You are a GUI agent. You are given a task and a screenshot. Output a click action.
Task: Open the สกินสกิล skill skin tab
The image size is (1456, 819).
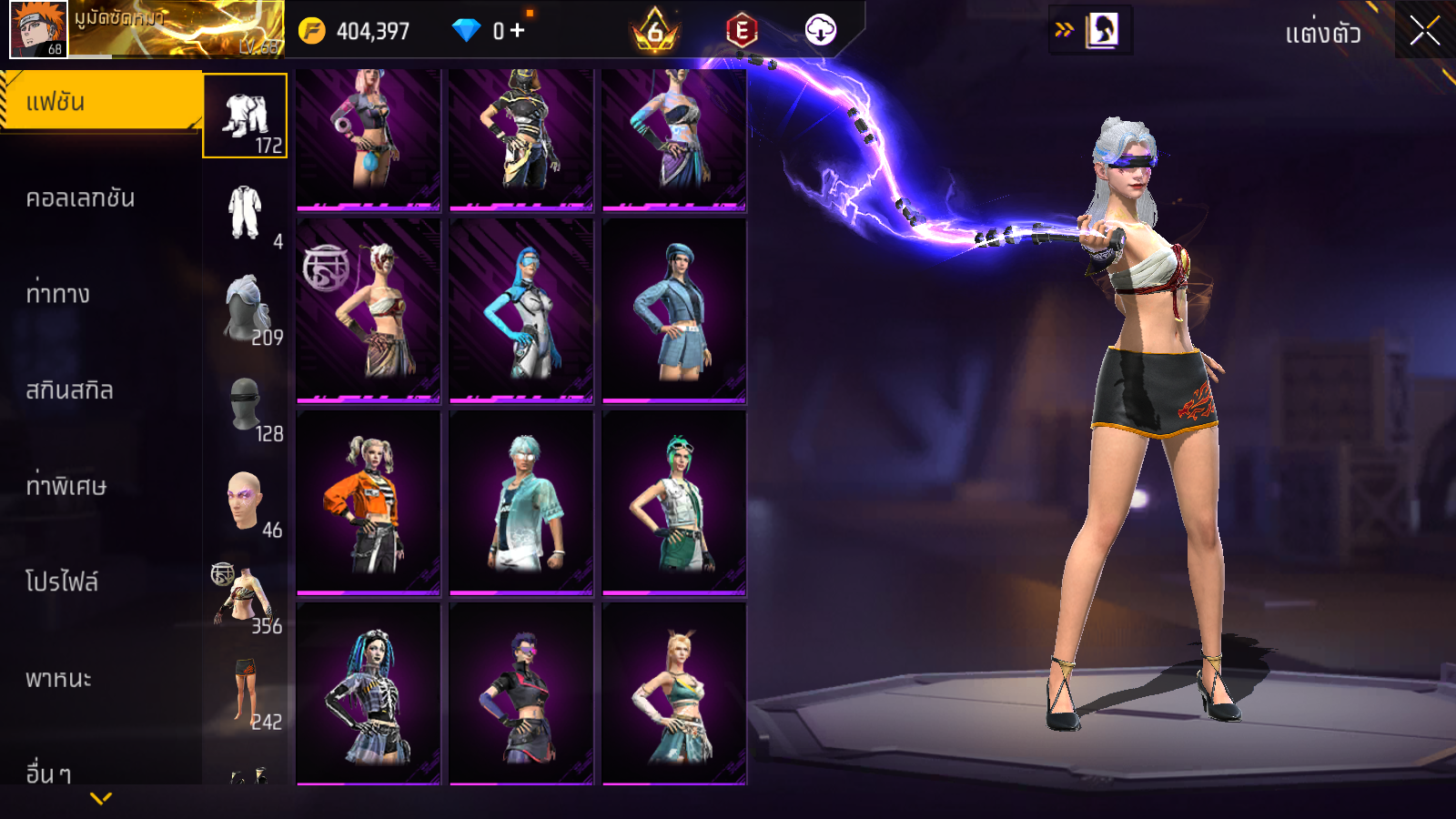[x=70, y=390]
